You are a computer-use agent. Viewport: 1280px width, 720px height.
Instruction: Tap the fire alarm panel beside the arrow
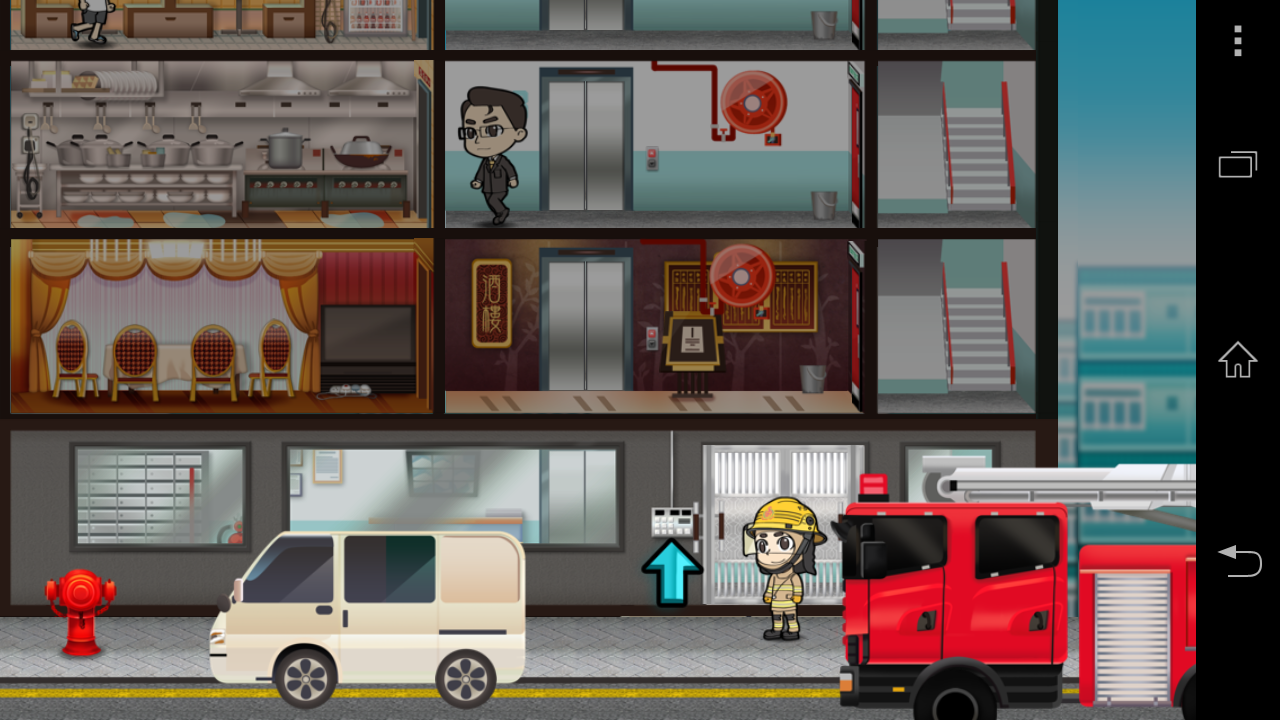[673, 519]
